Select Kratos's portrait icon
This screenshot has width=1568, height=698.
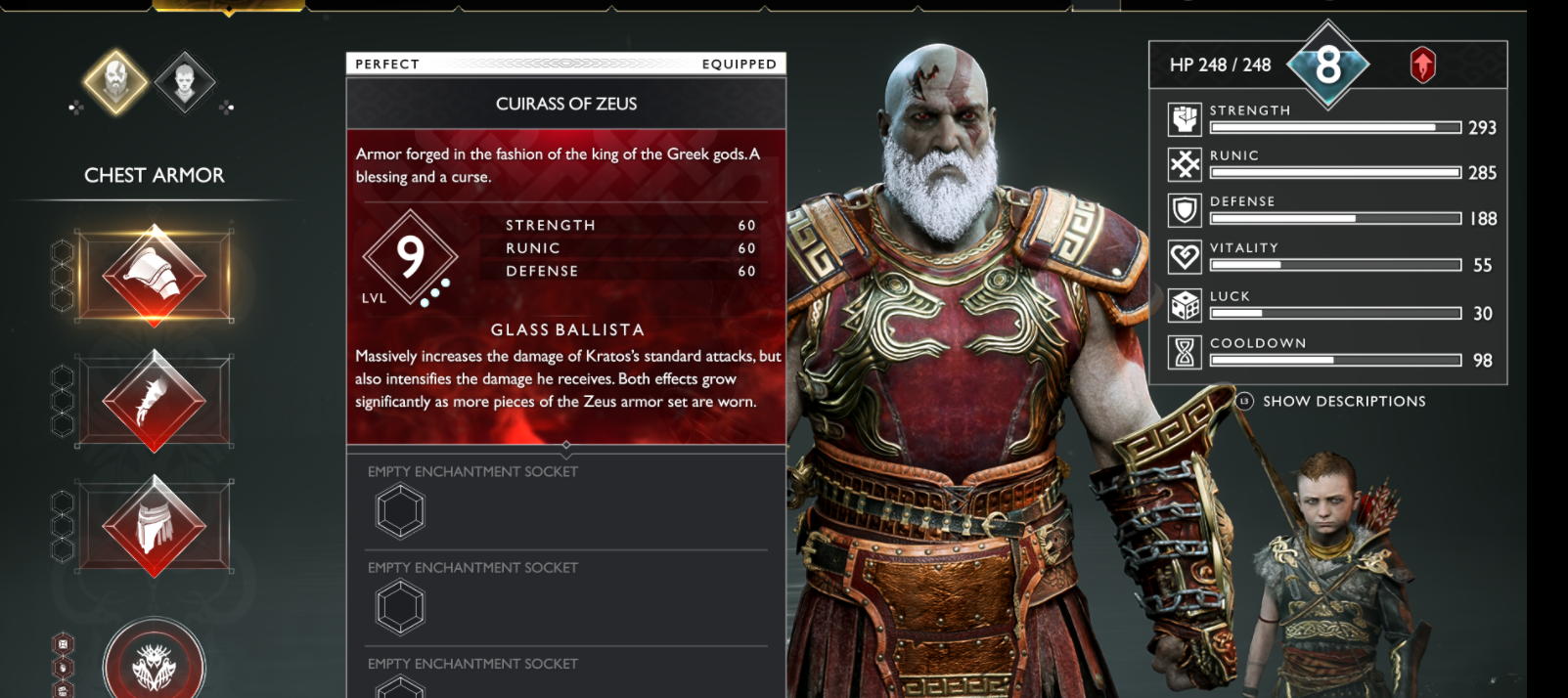[x=115, y=82]
